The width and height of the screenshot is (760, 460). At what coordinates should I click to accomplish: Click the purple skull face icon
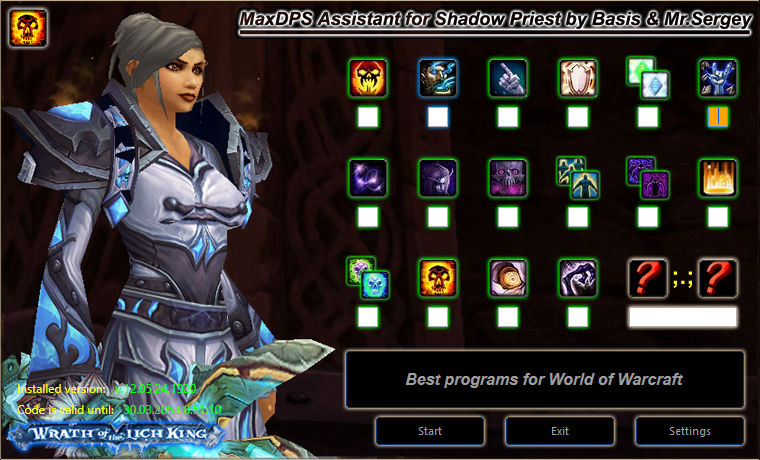pyautogui.click(x=508, y=177)
